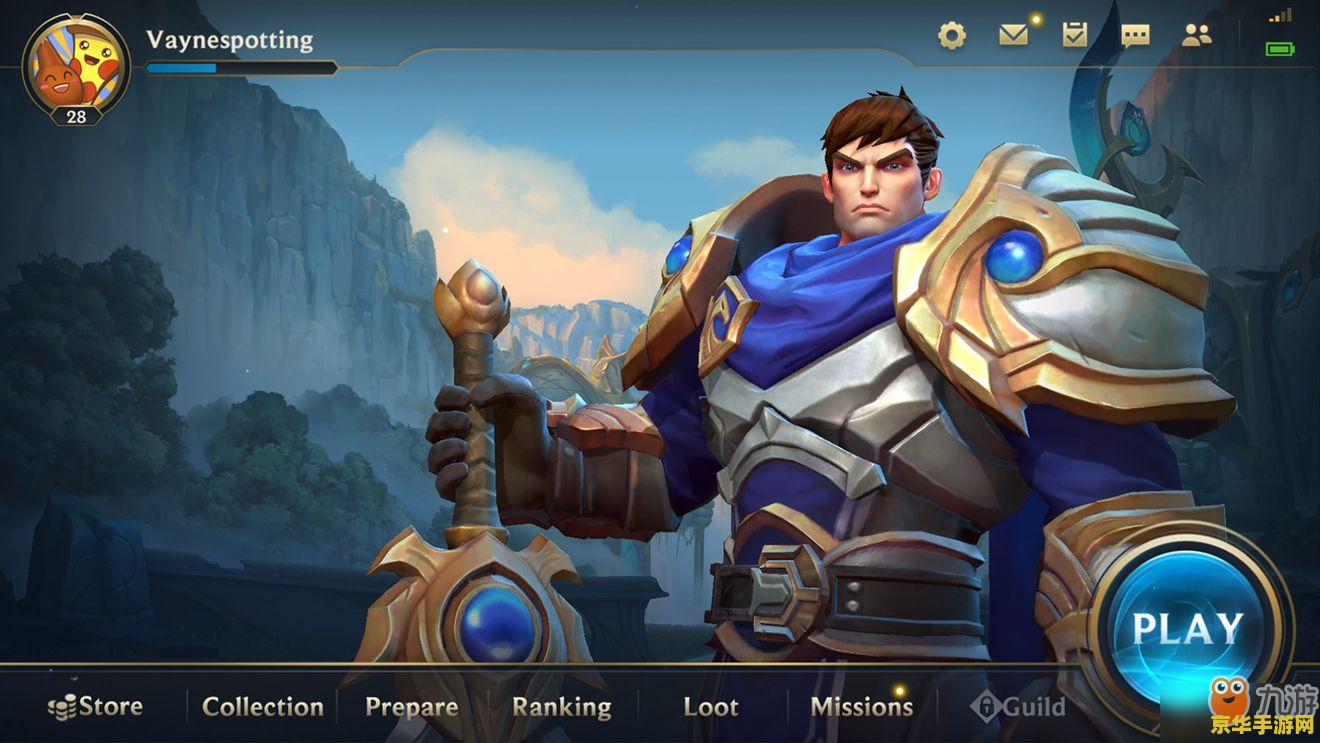Viewport: 1320px width, 743px height.
Task: Check the mail envelope icon
Action: tap(1013, 36)
